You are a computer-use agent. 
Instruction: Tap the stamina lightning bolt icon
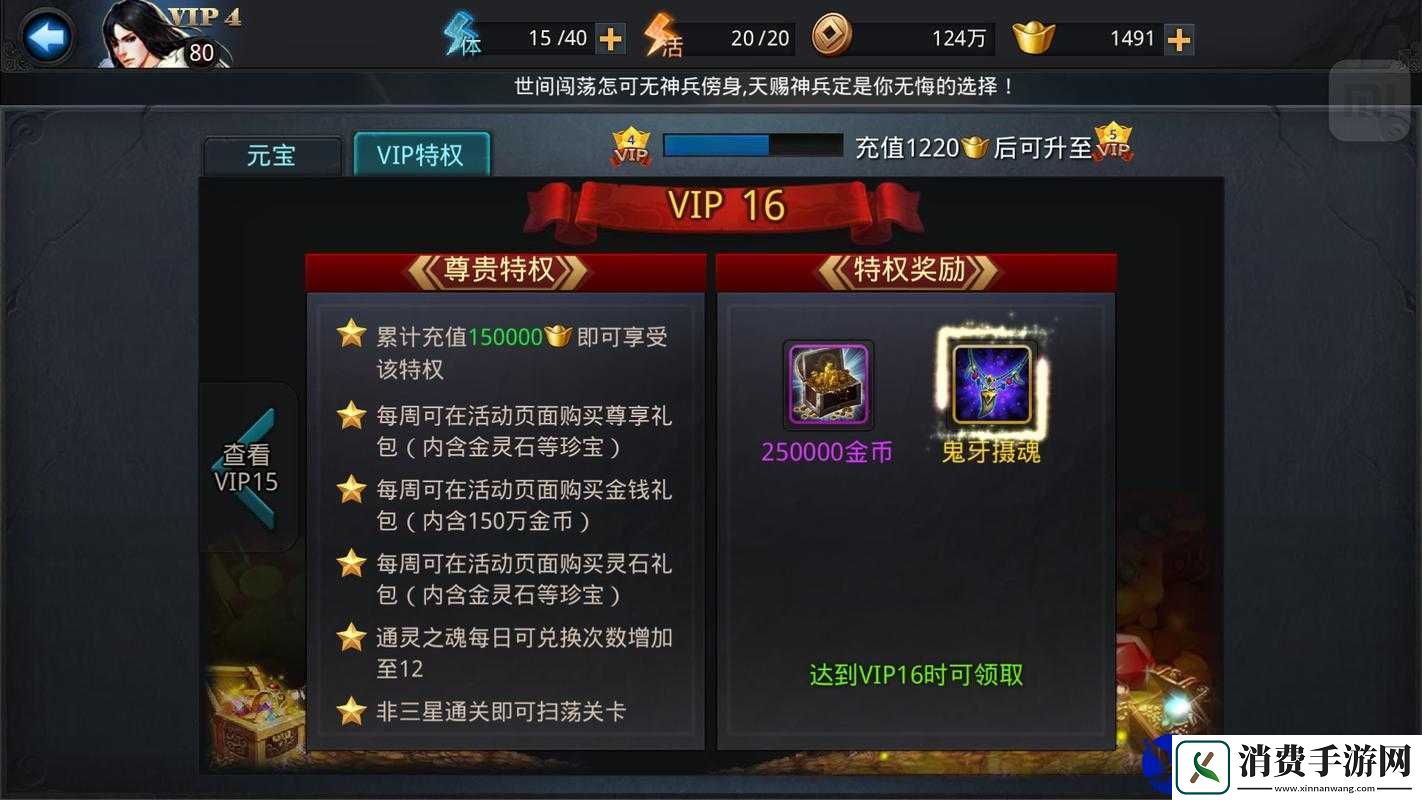[x=459, y=37]
